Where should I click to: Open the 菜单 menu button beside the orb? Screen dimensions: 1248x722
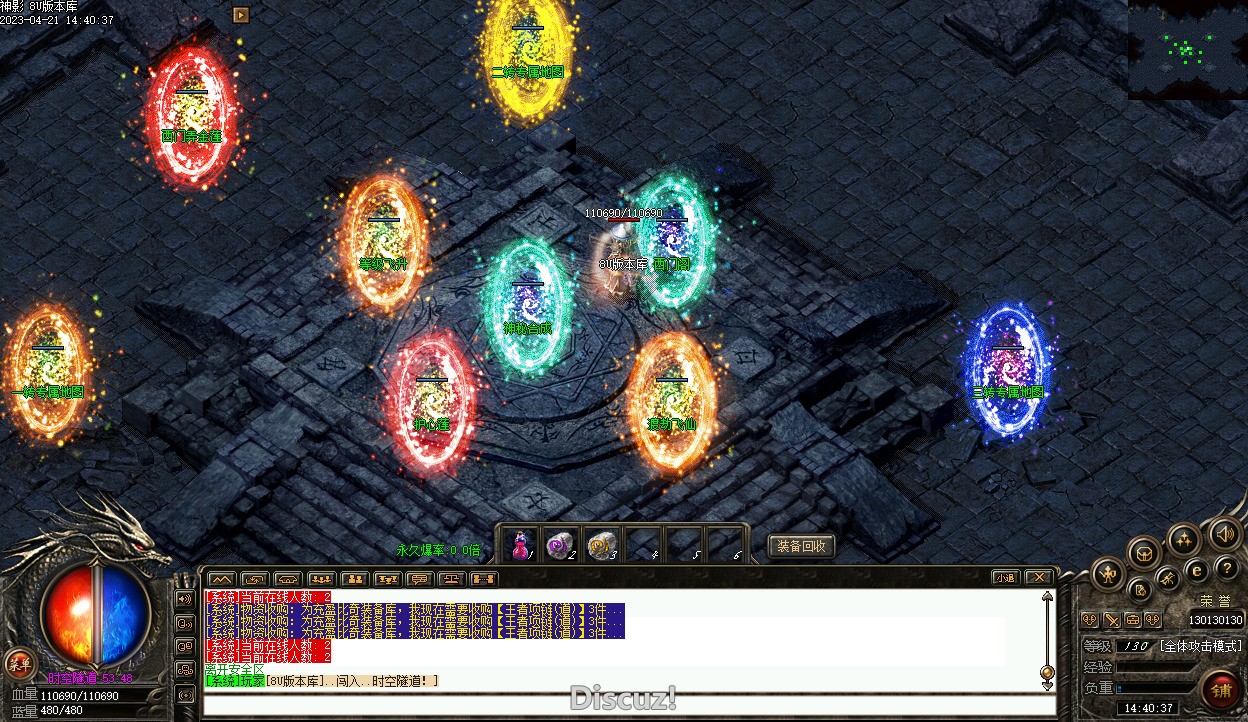pos(18,662)
